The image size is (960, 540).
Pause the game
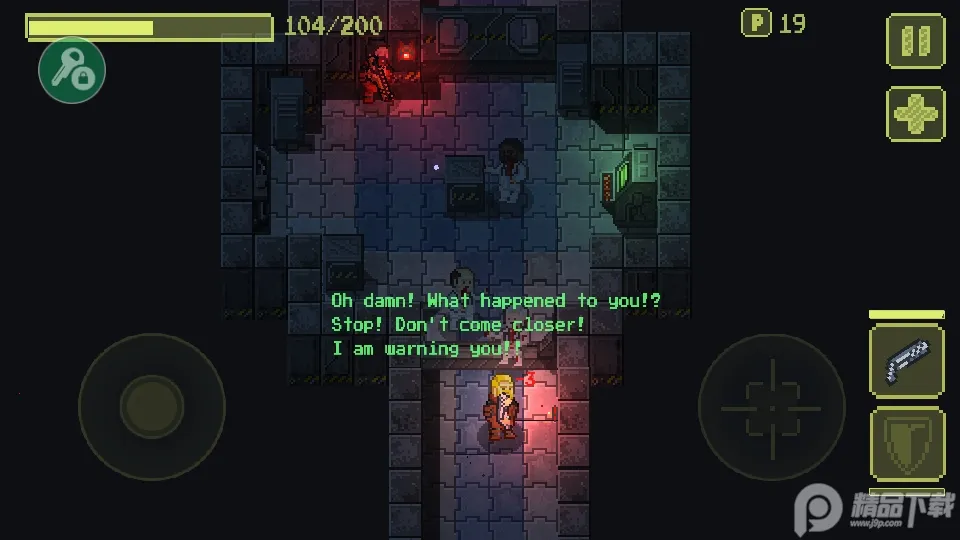point(915,41)
